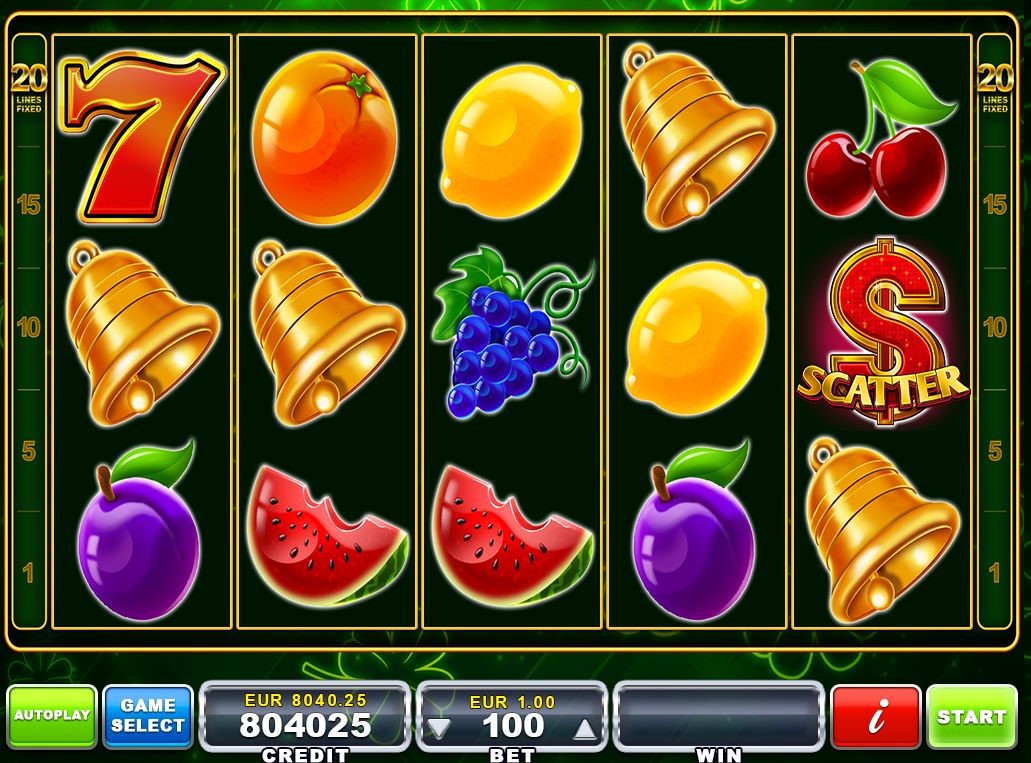
Task: Enable the green AUTOPLAY button
Action: [52, 716]
